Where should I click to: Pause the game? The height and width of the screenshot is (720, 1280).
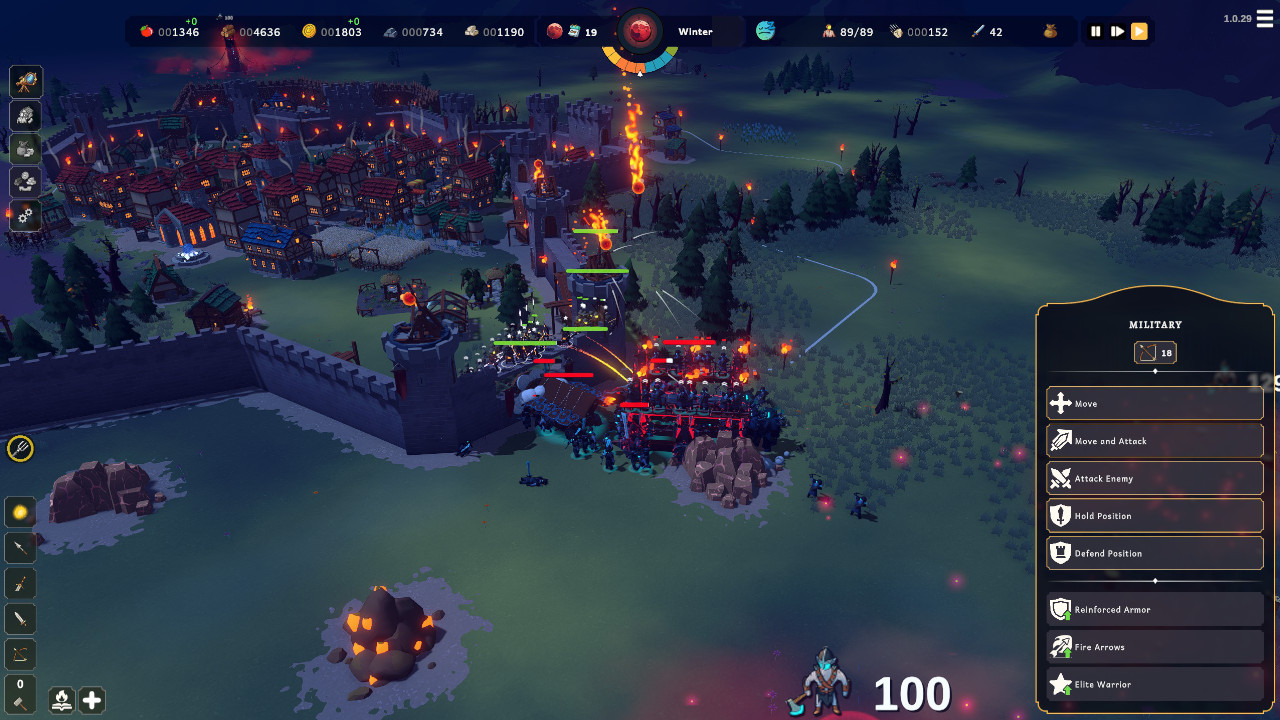(x=1096, y=32)
